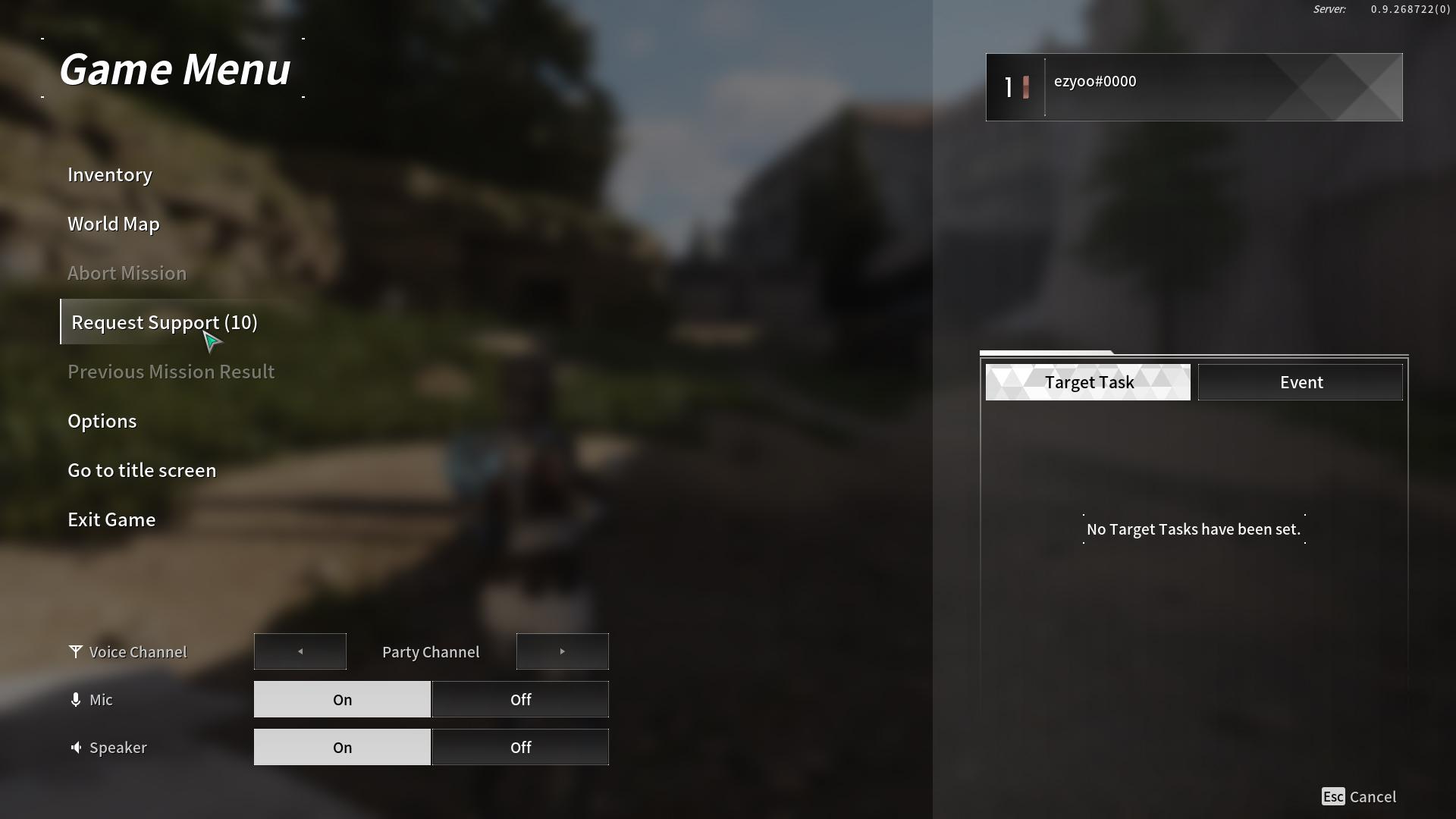The width and height of the screenshot is (1456, 819).
Task: Open the Inventory menu entry
Action: [110, 174]
